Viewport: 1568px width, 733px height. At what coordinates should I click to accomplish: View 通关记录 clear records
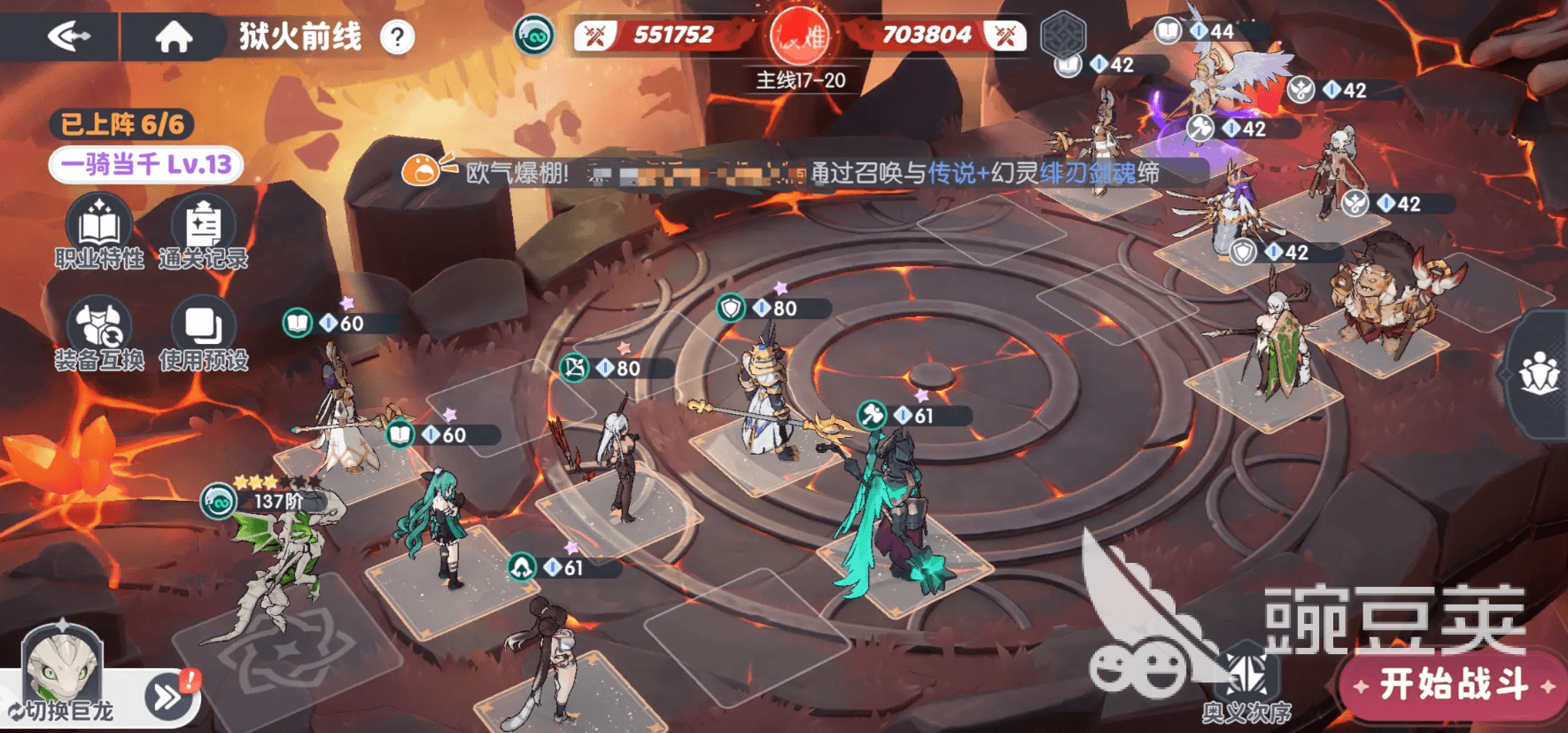[x=204, y=232]
